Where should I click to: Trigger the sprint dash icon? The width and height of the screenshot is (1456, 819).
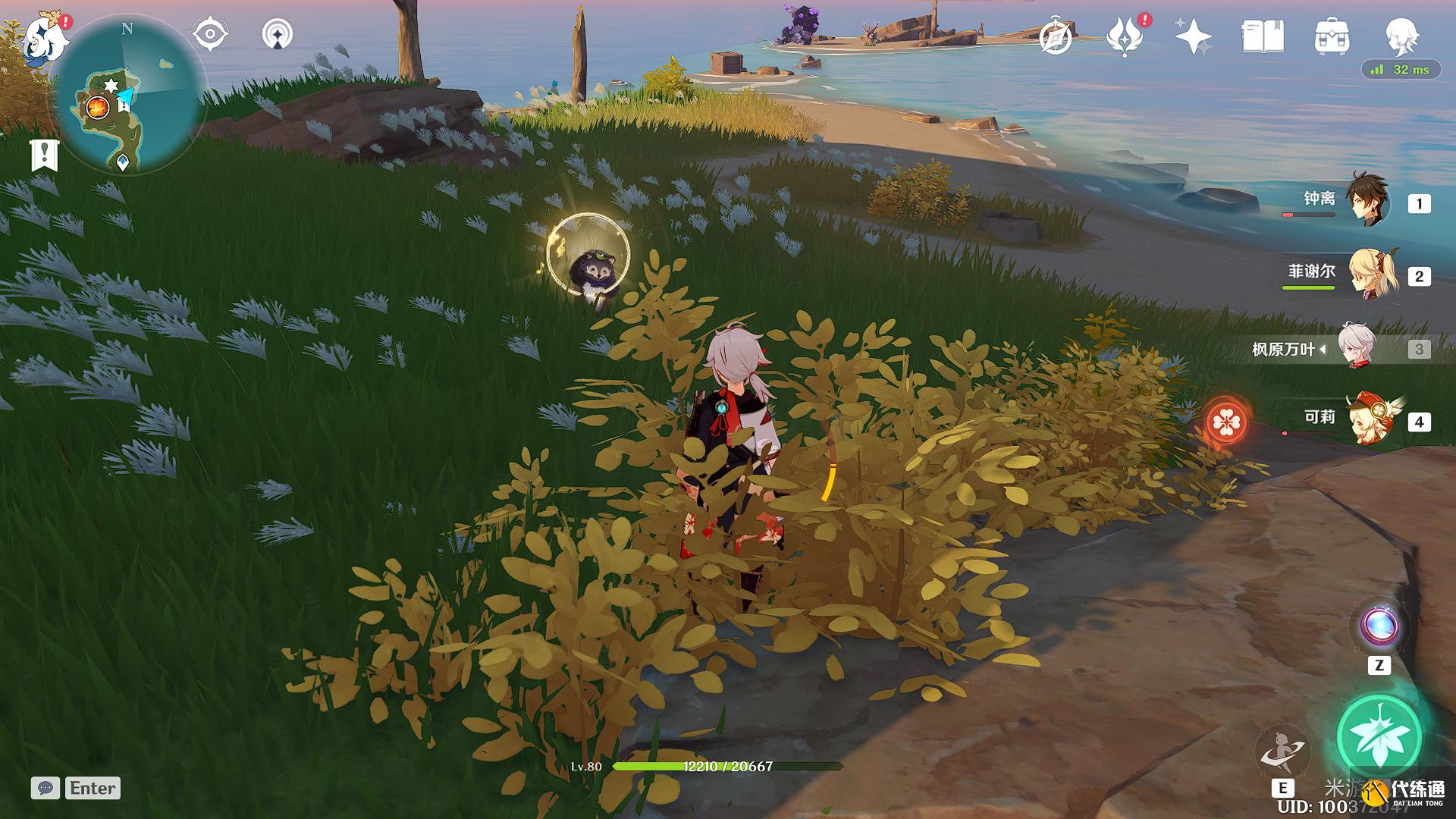click(1282, 749)
